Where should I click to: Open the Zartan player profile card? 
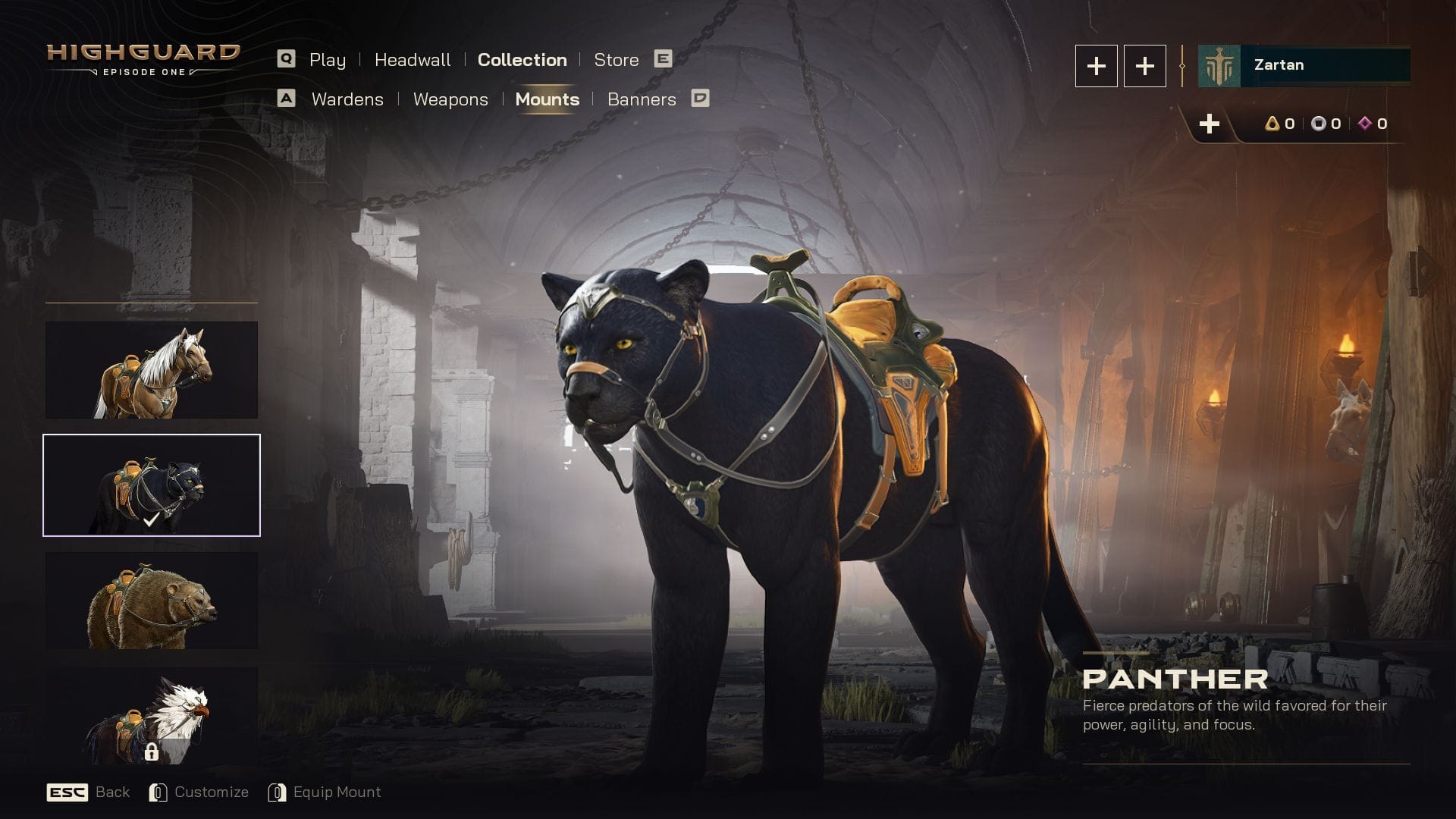click(1304, 65)
